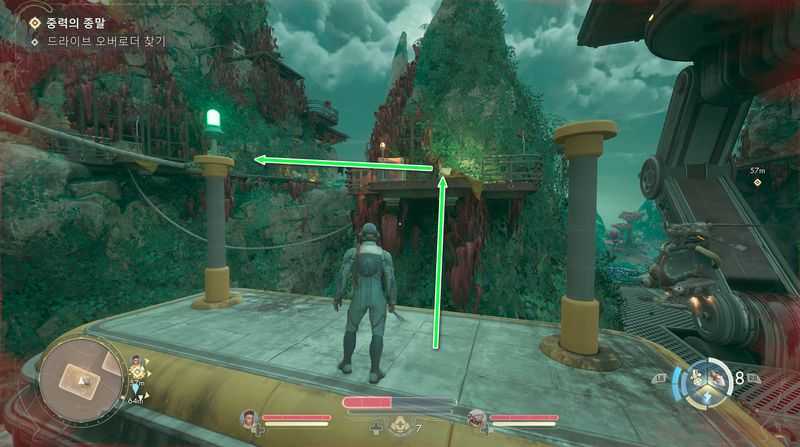Click the 57m distance waypoint marker
The width and height of the screenshot is (800, 447).
coord(757,172)
